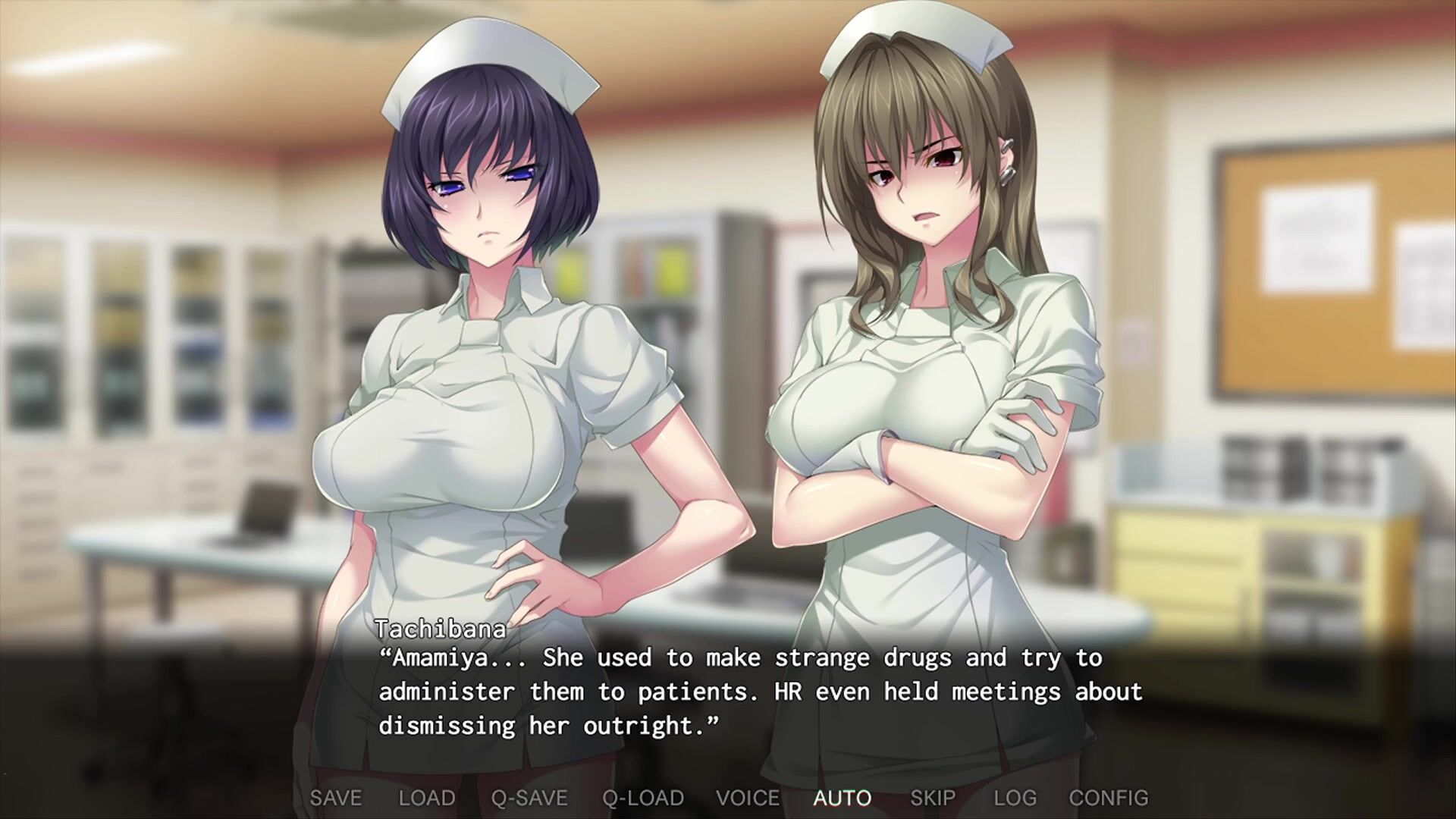
Task: Quick load using Q-LOAD
Action: pyautogui.click(x=643, y=798)
